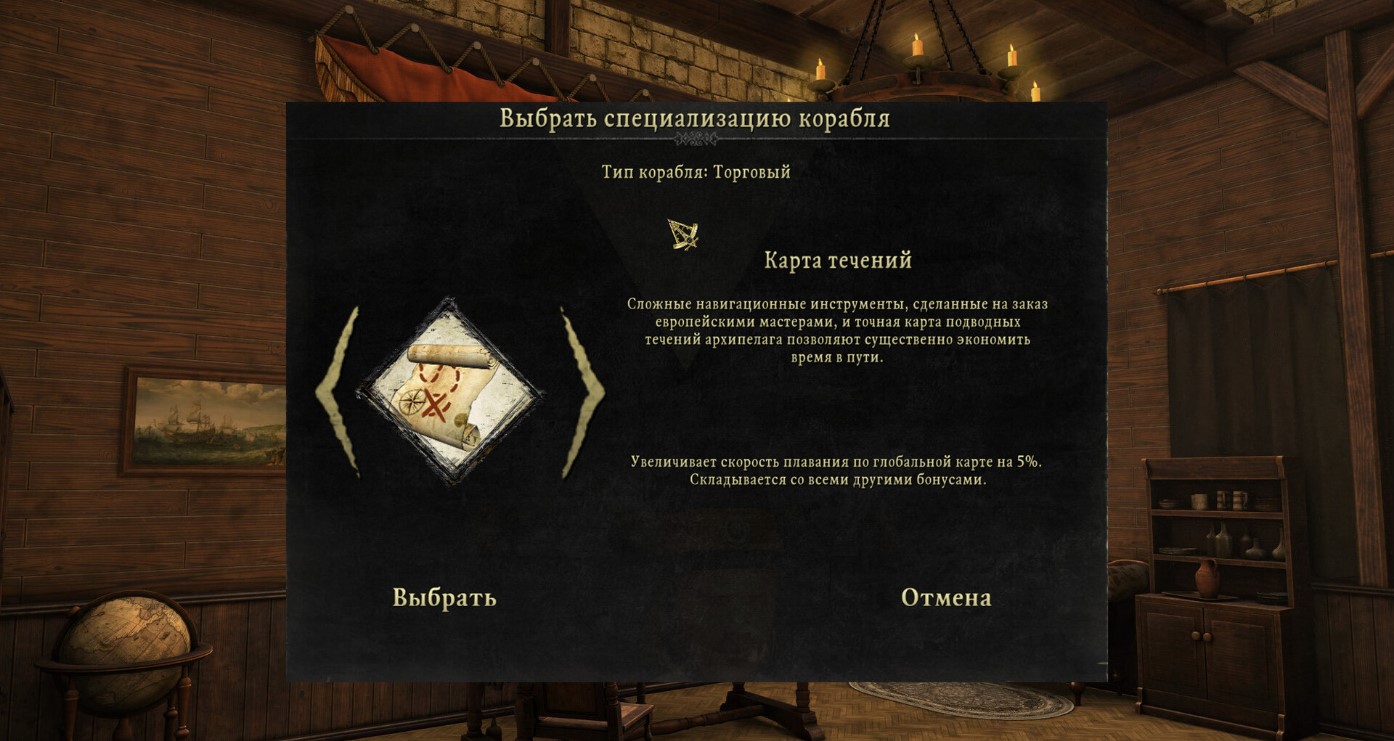Show the previous specialization with left arrow
1394x741 pixels.
tap(338, 391)
